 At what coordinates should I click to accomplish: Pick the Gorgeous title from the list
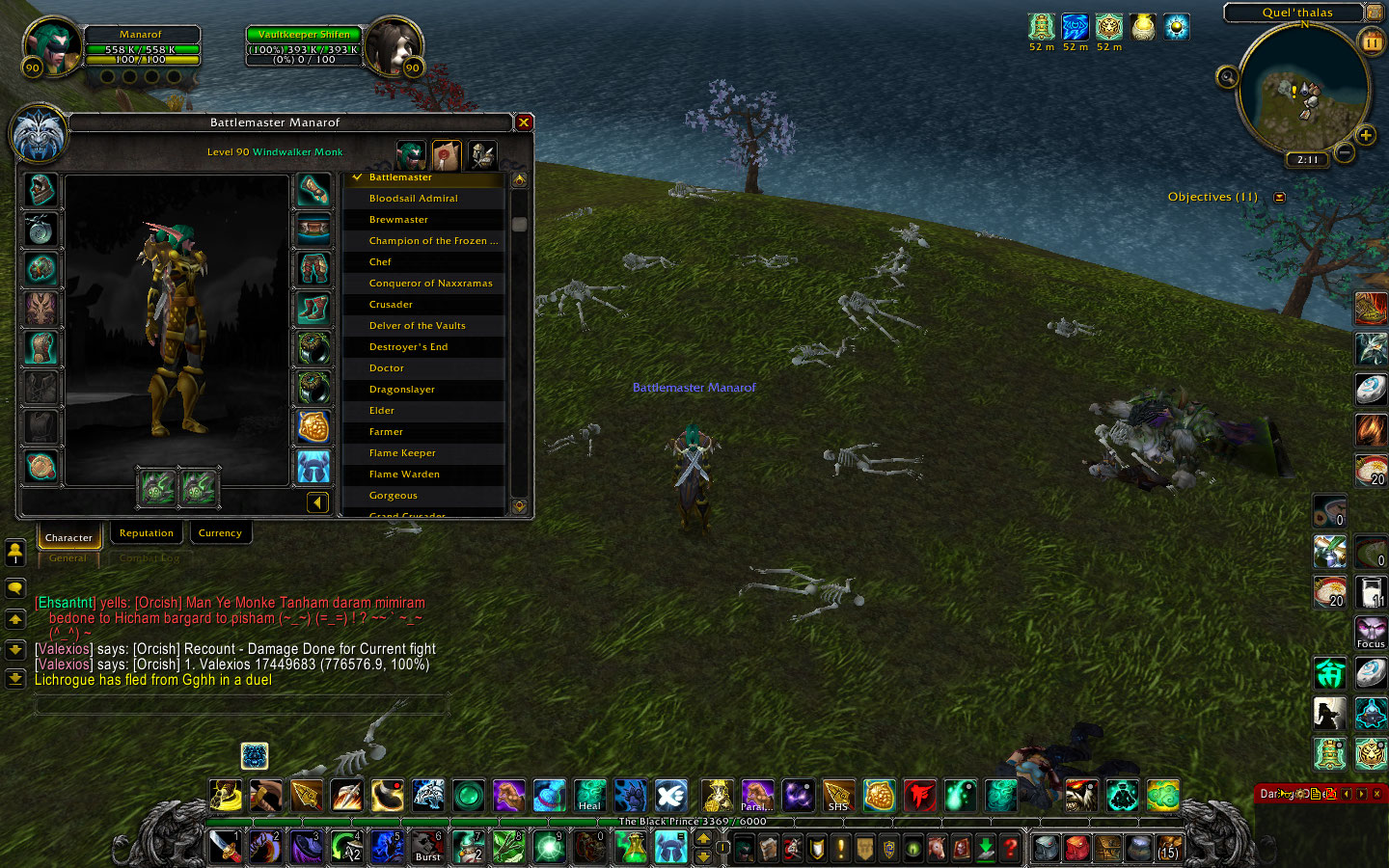coord(394,496)
